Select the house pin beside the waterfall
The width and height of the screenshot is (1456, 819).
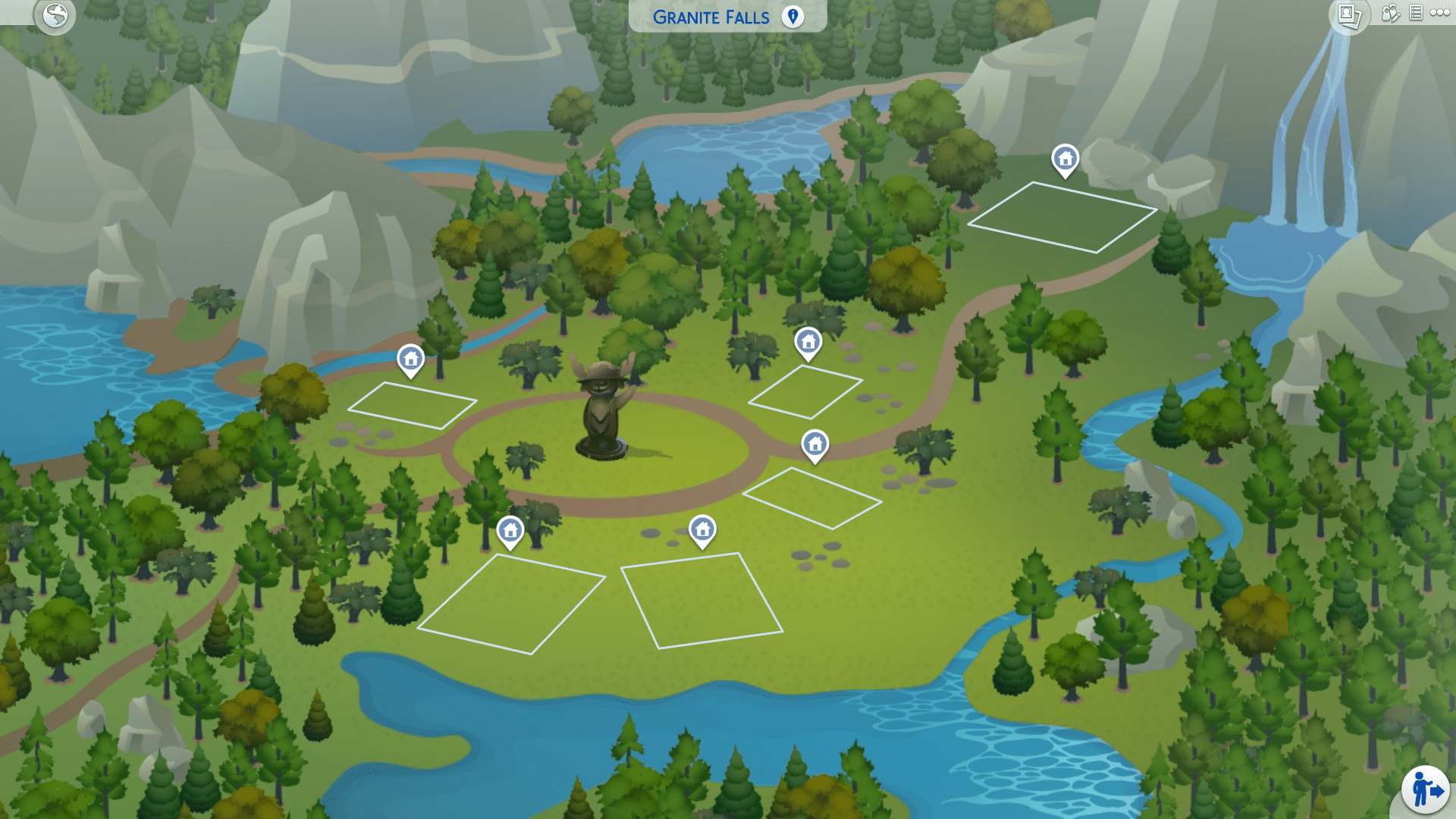1065,160
